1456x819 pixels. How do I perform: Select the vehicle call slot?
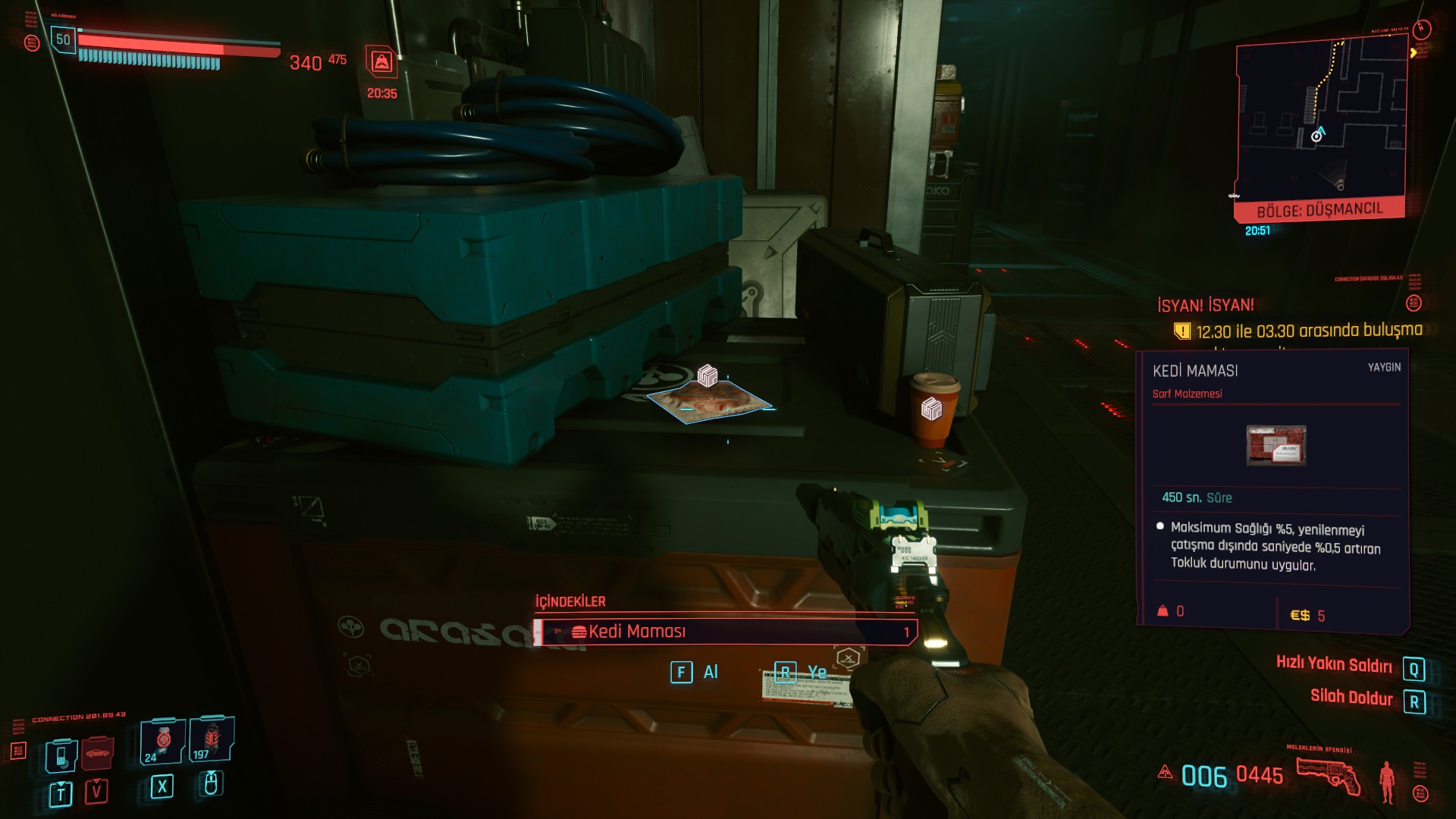coord(98,752)
